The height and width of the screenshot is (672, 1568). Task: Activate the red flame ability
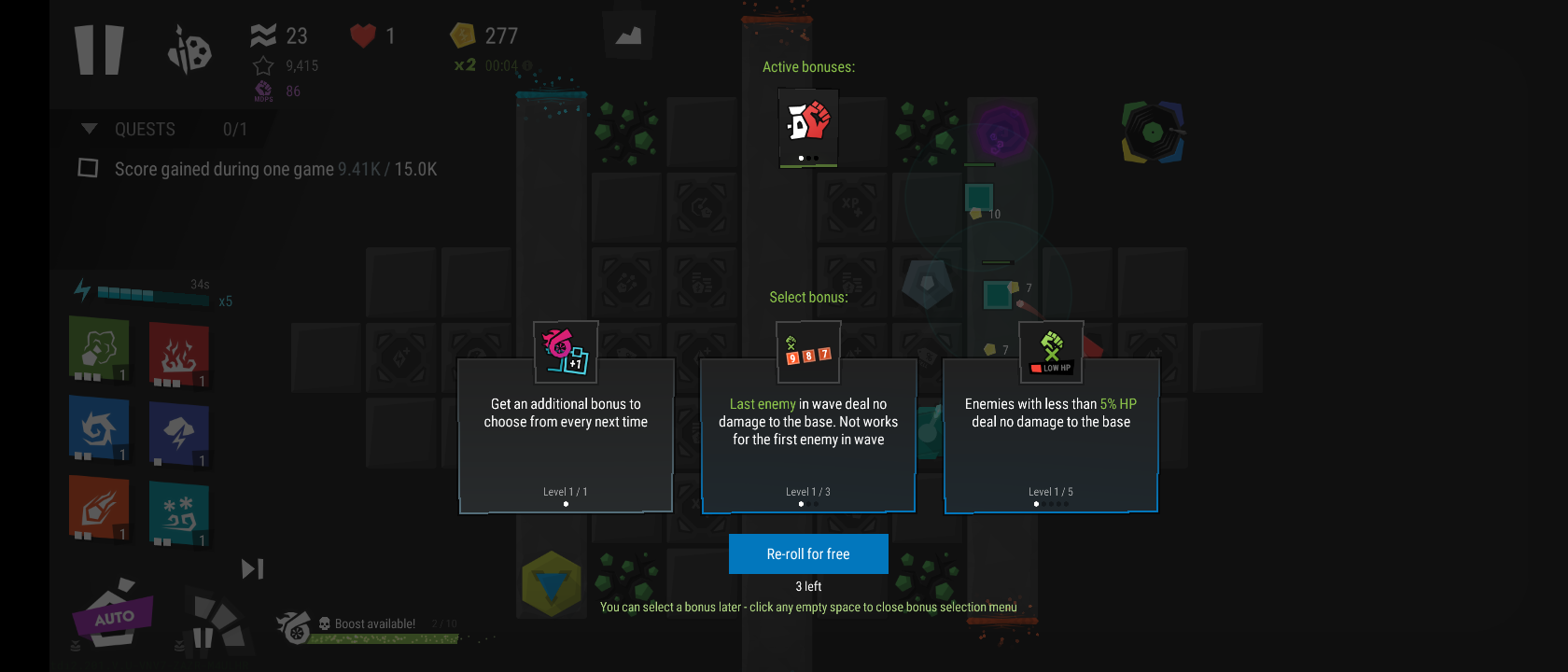[x=178, y=354]
